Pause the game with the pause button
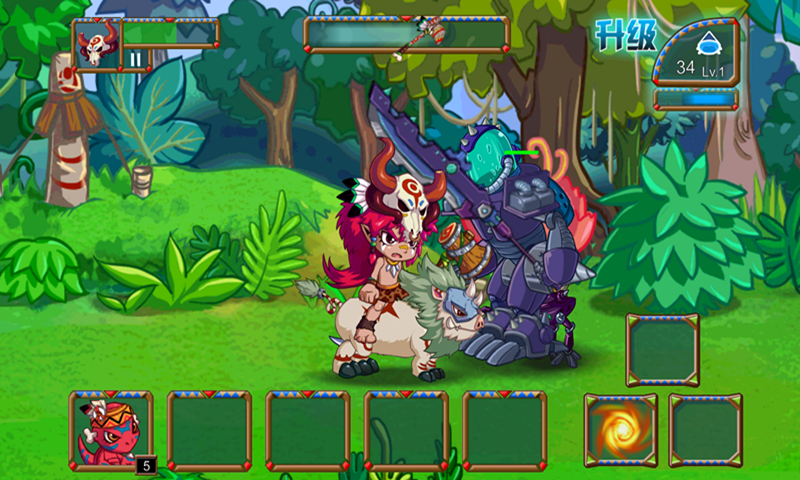Image resolution: width=800 pixels, height=480 pixels. pyautogui.click(x=136, y=60)
